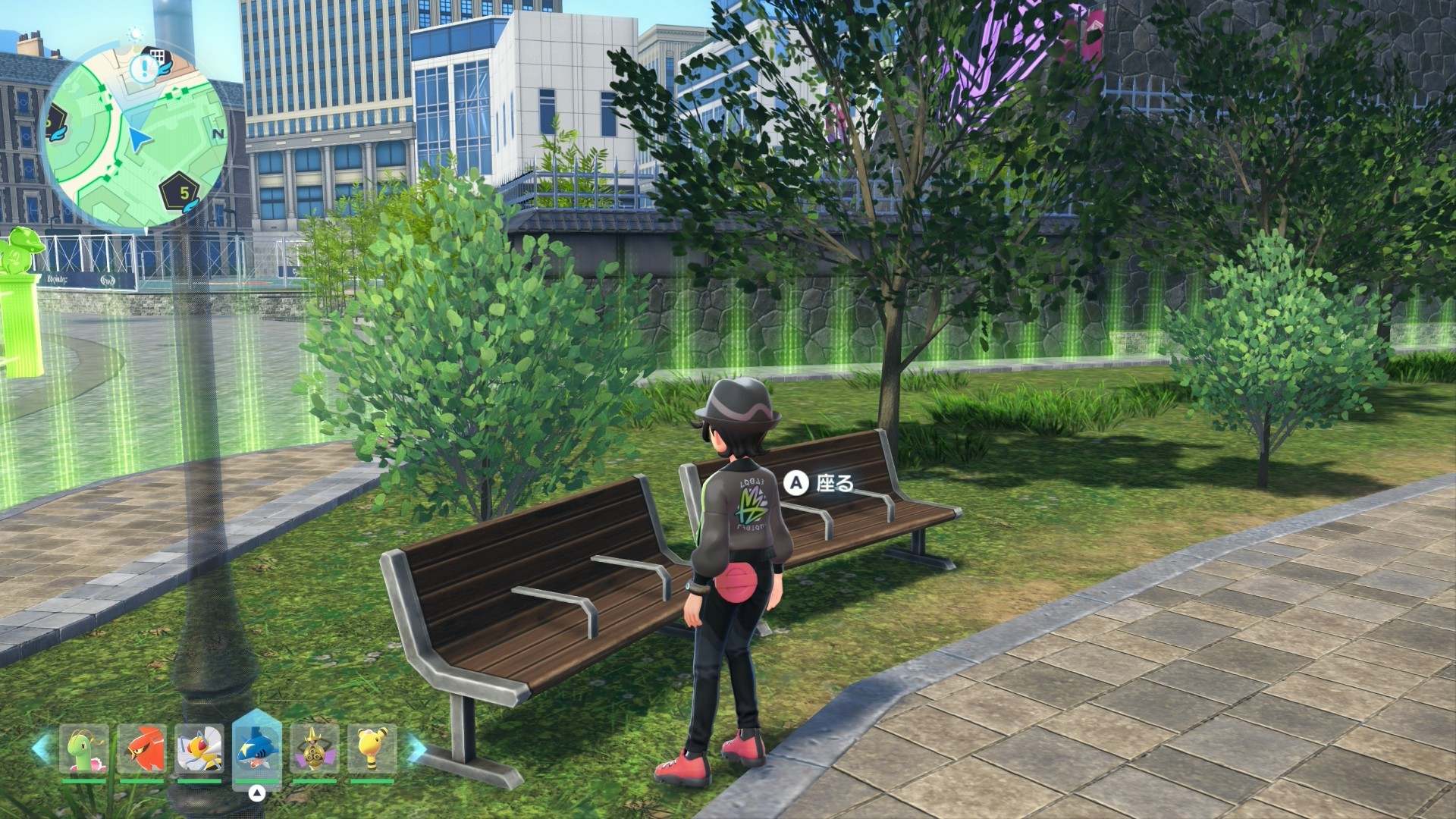
Task: Click the building grid marker on minimap
Action: pyautogui.click(x=157, y=58)
